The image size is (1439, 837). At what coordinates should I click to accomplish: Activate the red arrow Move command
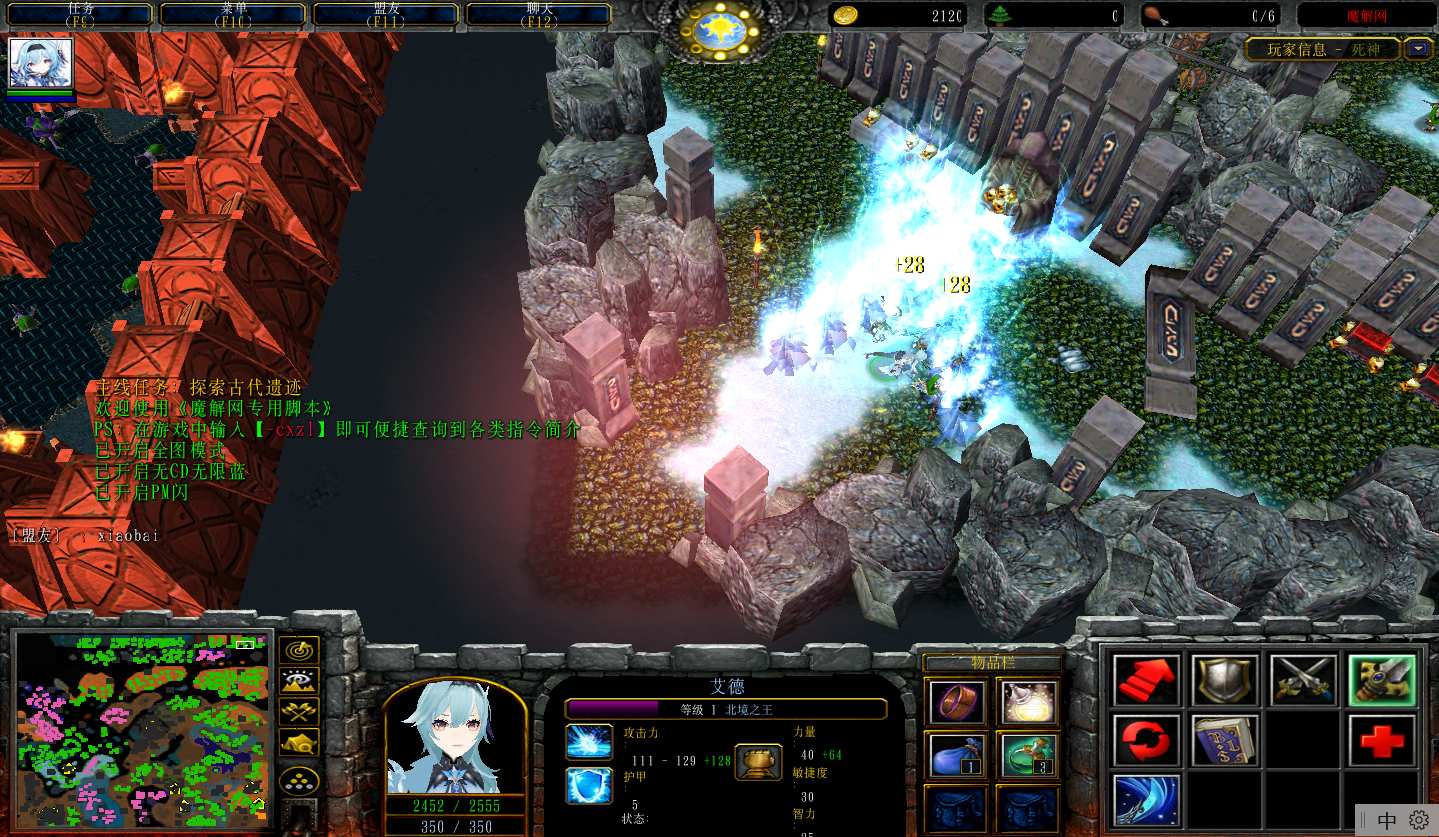tap(1146, 680)
